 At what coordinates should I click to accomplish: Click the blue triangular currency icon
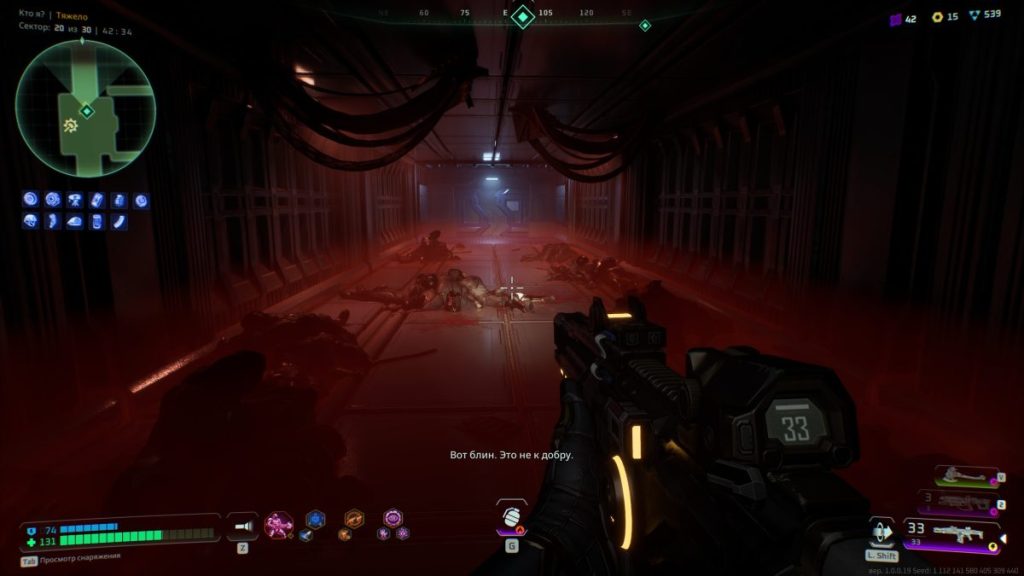(x=975, y=17)
